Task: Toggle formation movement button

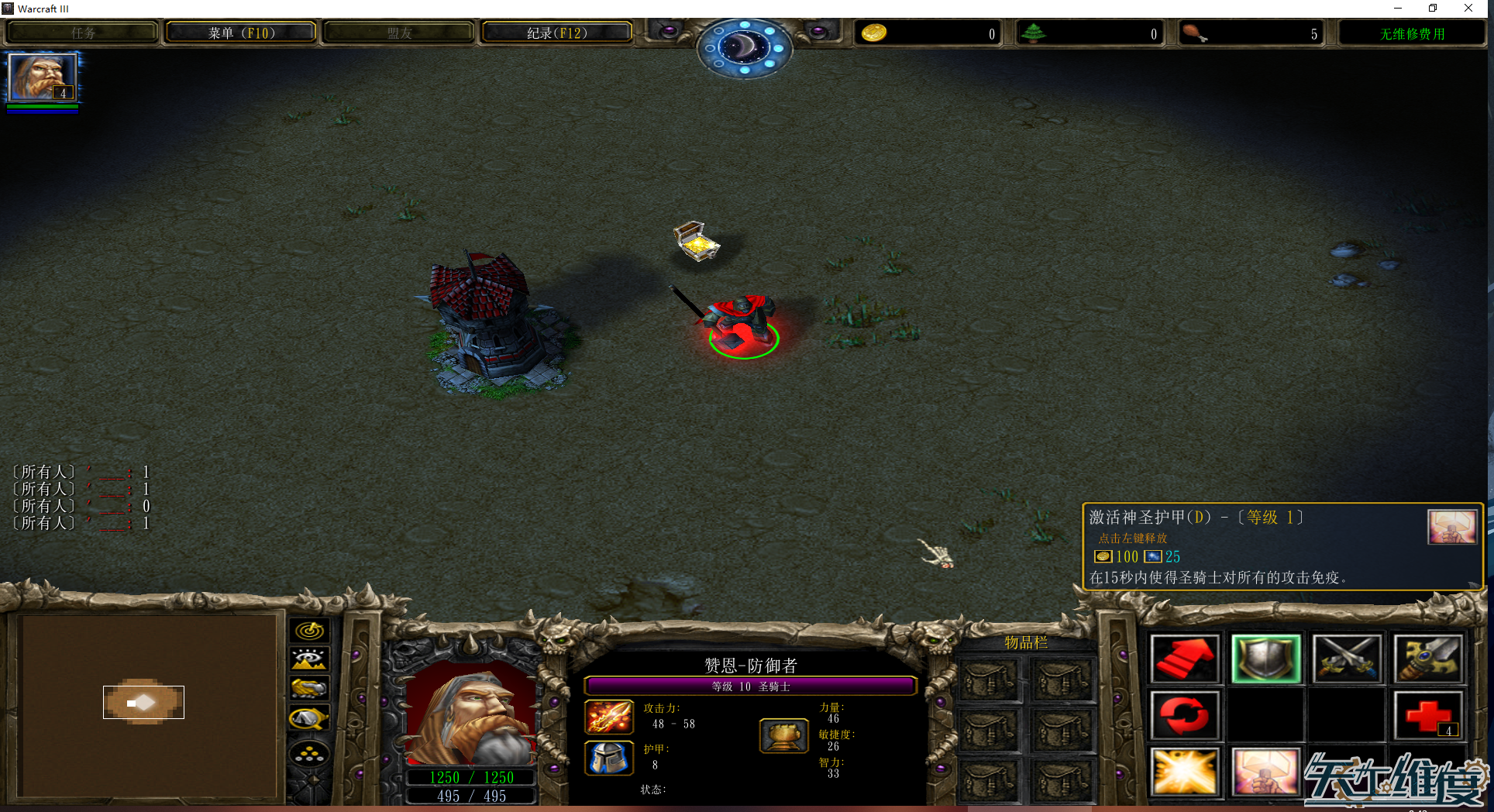Action: coord(309,753)
